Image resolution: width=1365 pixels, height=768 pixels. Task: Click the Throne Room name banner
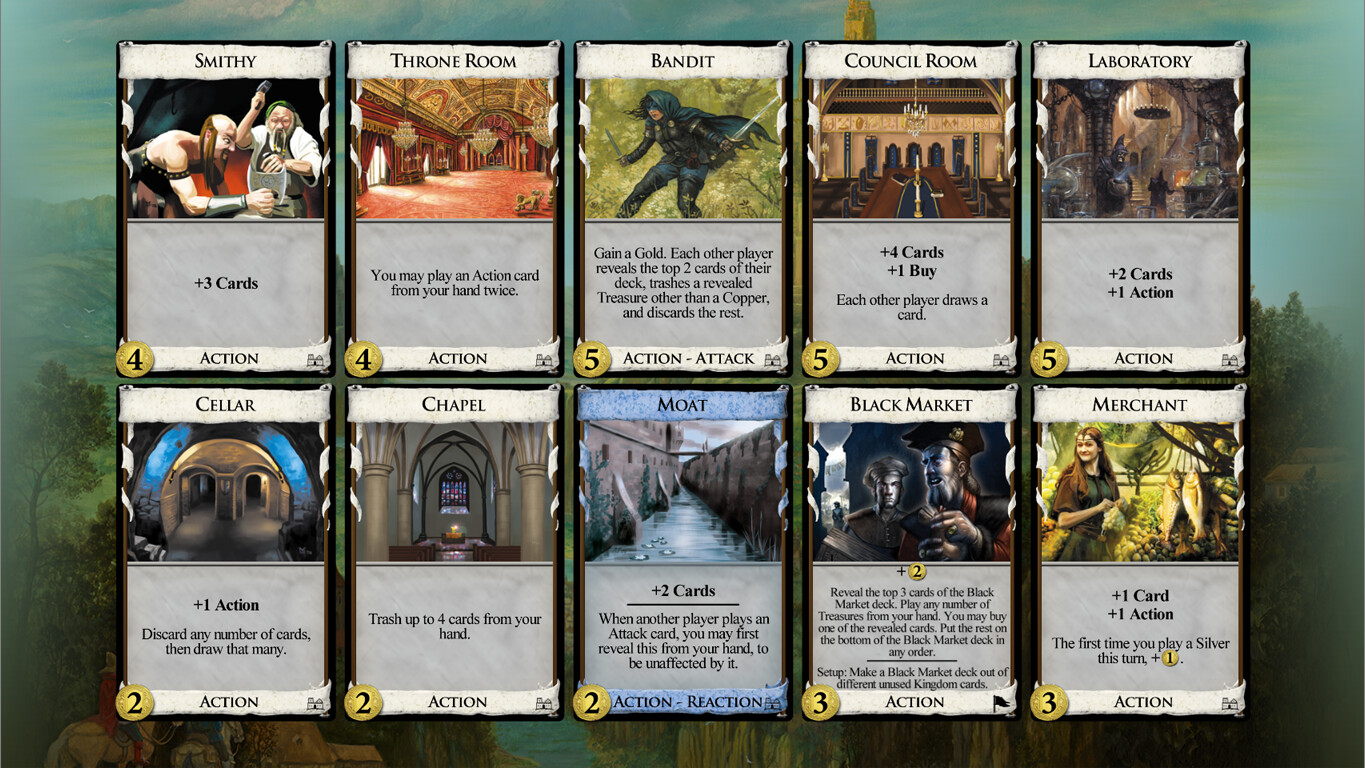point(453,61)
